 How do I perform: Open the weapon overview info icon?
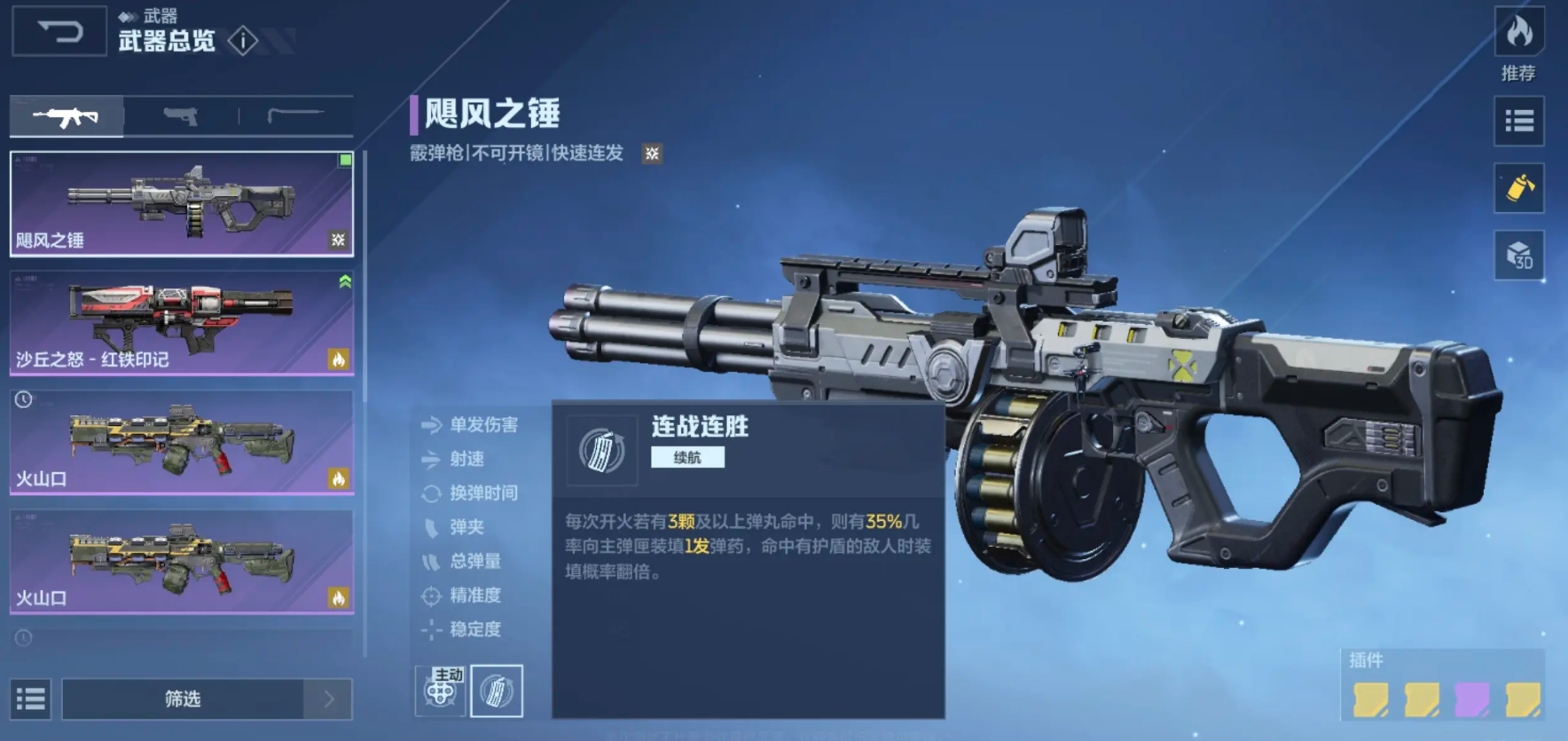(x=242, y=40)
